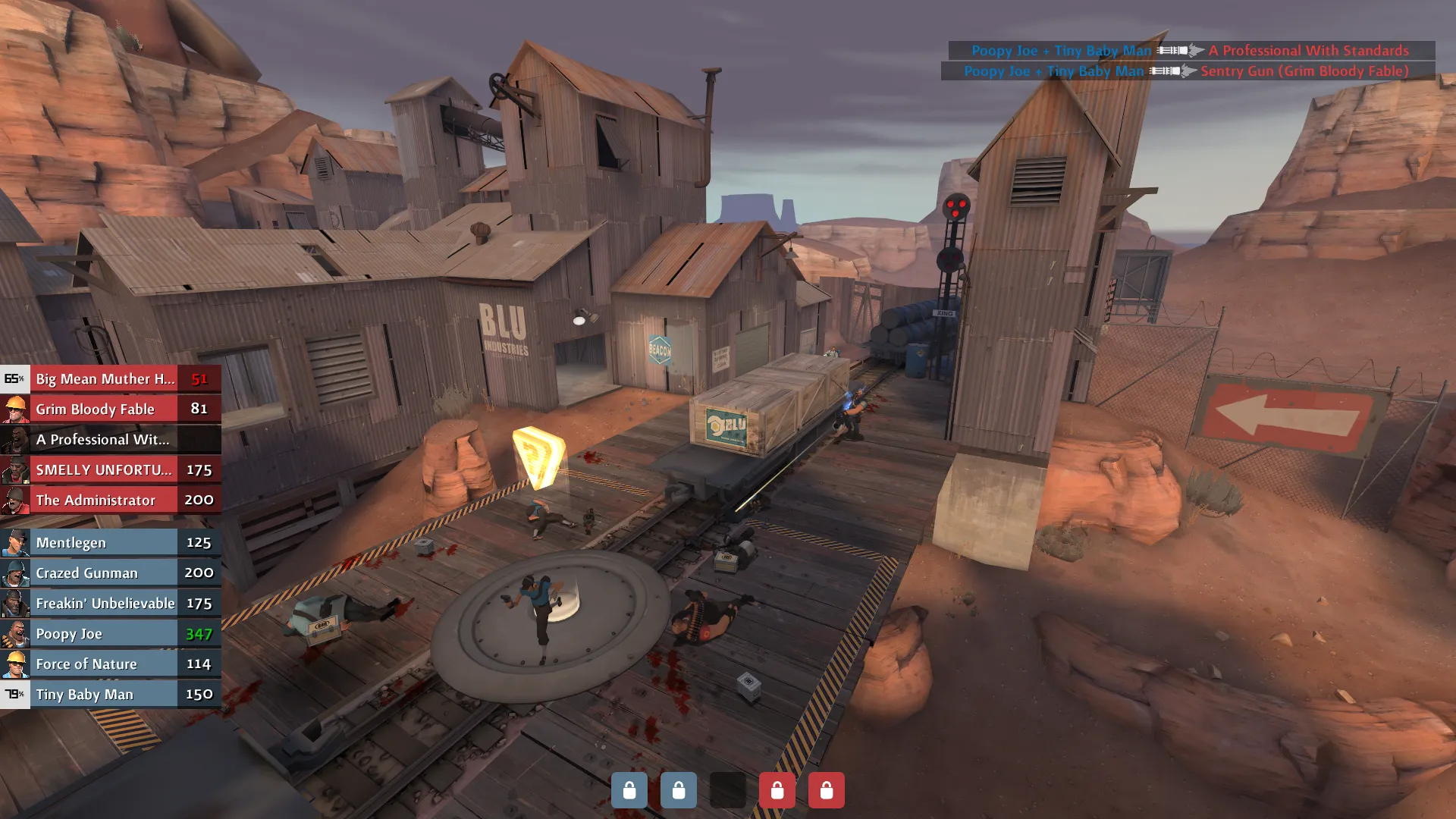Spectate Force of Nature
This screenshot has height=819, width=1456.
click(x=111, y=664)
